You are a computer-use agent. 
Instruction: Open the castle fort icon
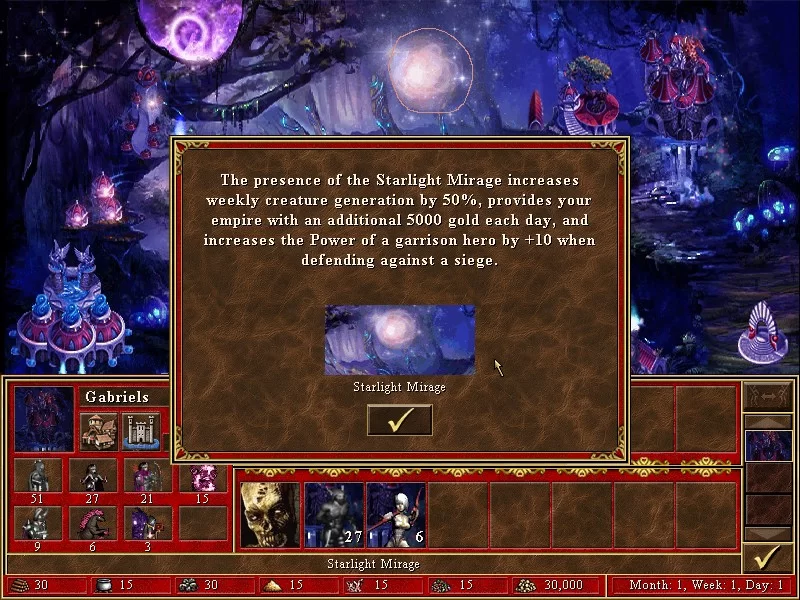click(x=141, y=431)
